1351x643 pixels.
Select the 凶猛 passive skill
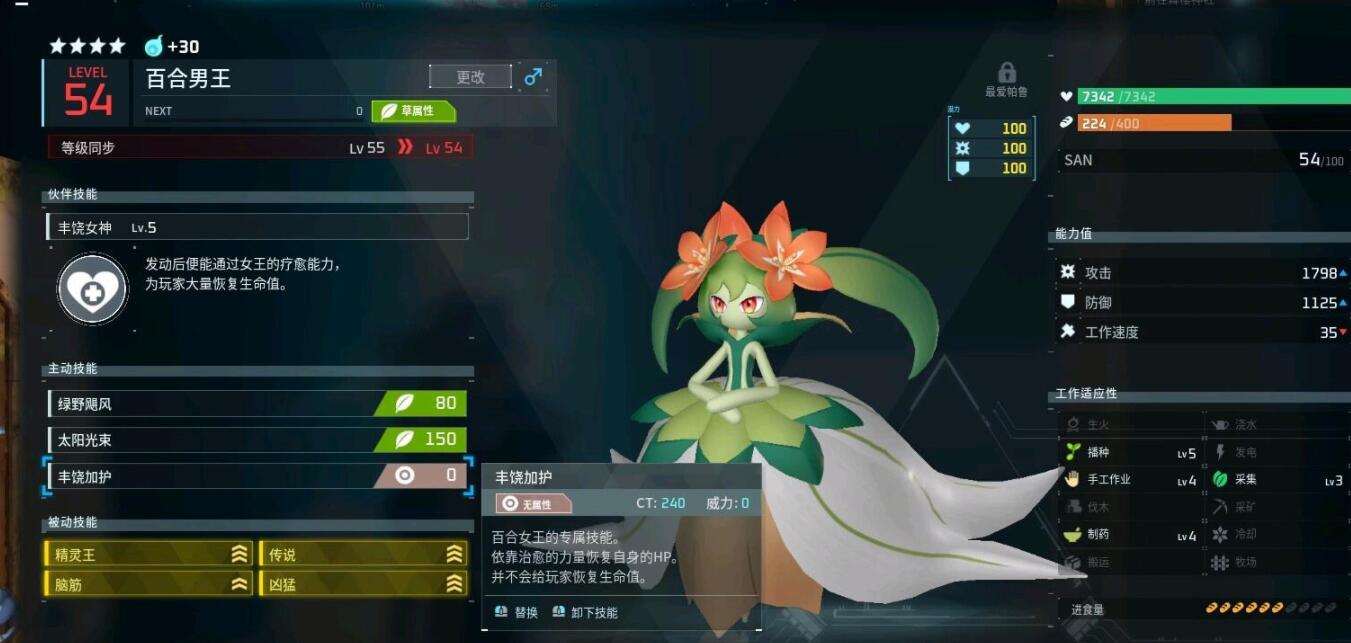tap(362, 584)
